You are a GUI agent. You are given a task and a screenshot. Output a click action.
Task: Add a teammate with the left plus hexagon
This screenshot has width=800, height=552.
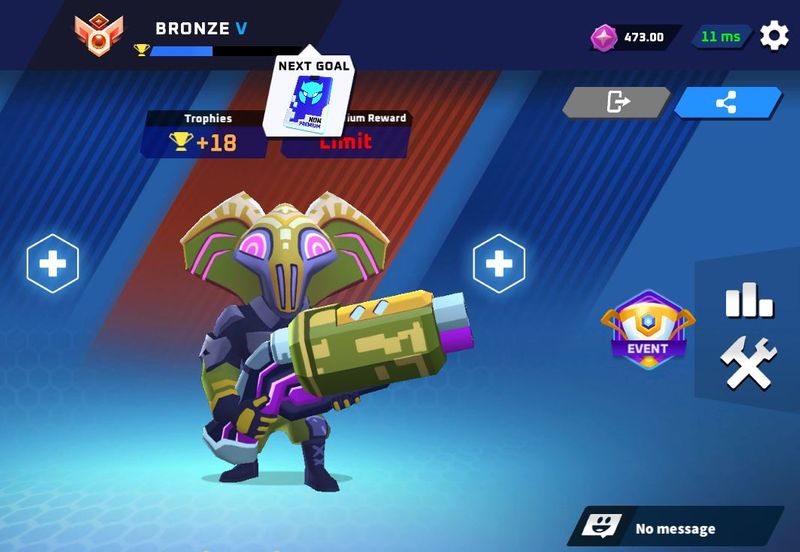pyautogui.click(x=52, y=264)
